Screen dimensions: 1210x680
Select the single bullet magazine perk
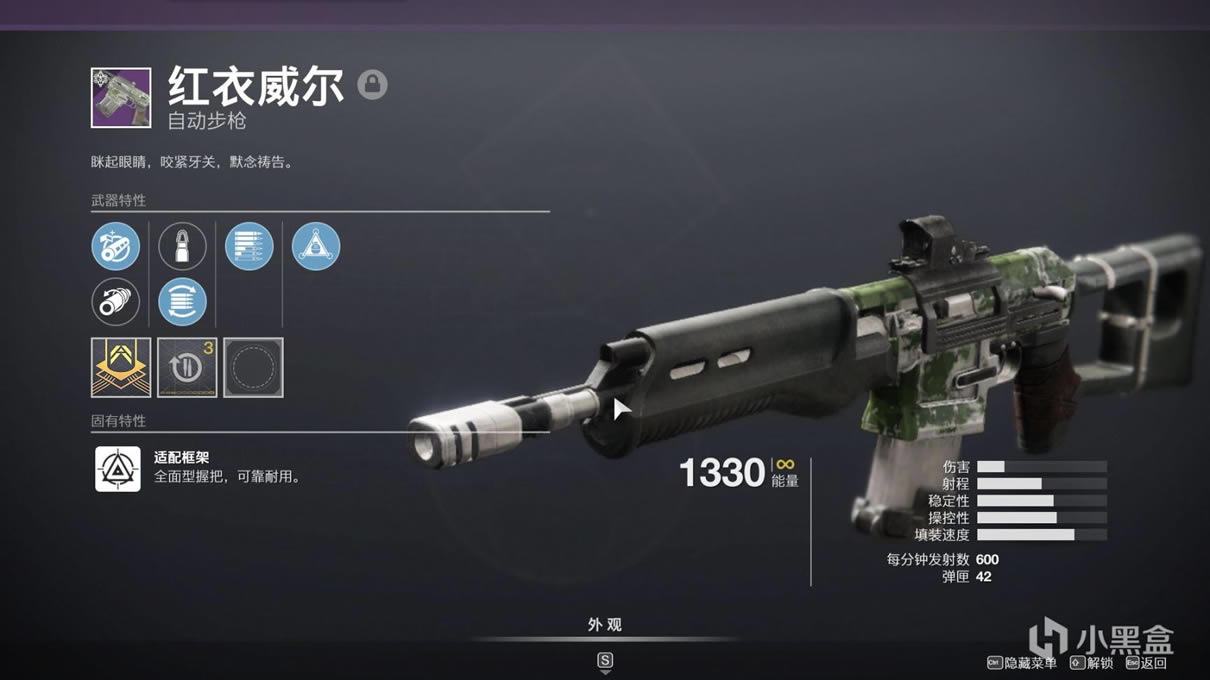182,247
